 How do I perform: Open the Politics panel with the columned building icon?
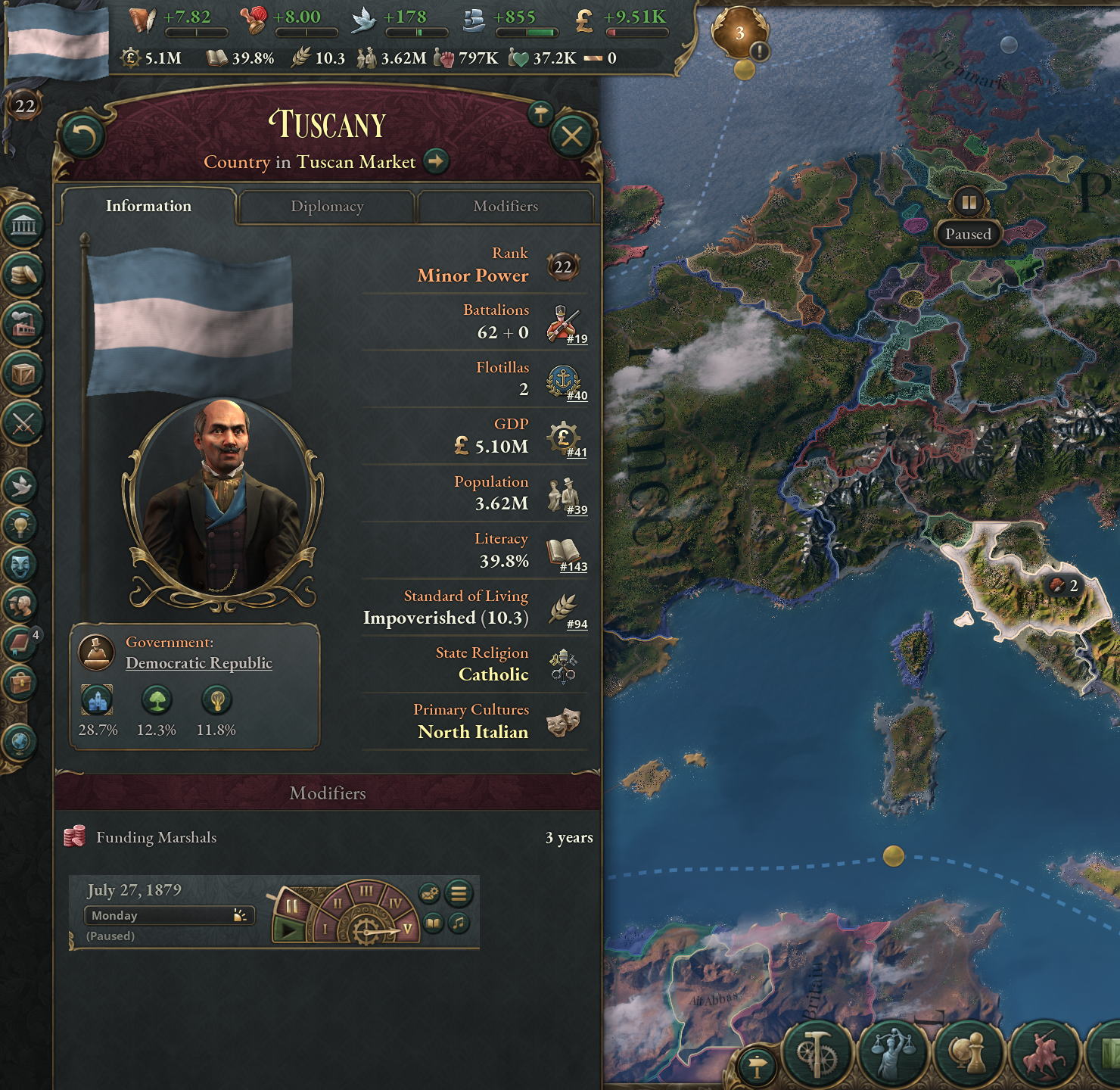pyautogui.click(x=23, y=225)
